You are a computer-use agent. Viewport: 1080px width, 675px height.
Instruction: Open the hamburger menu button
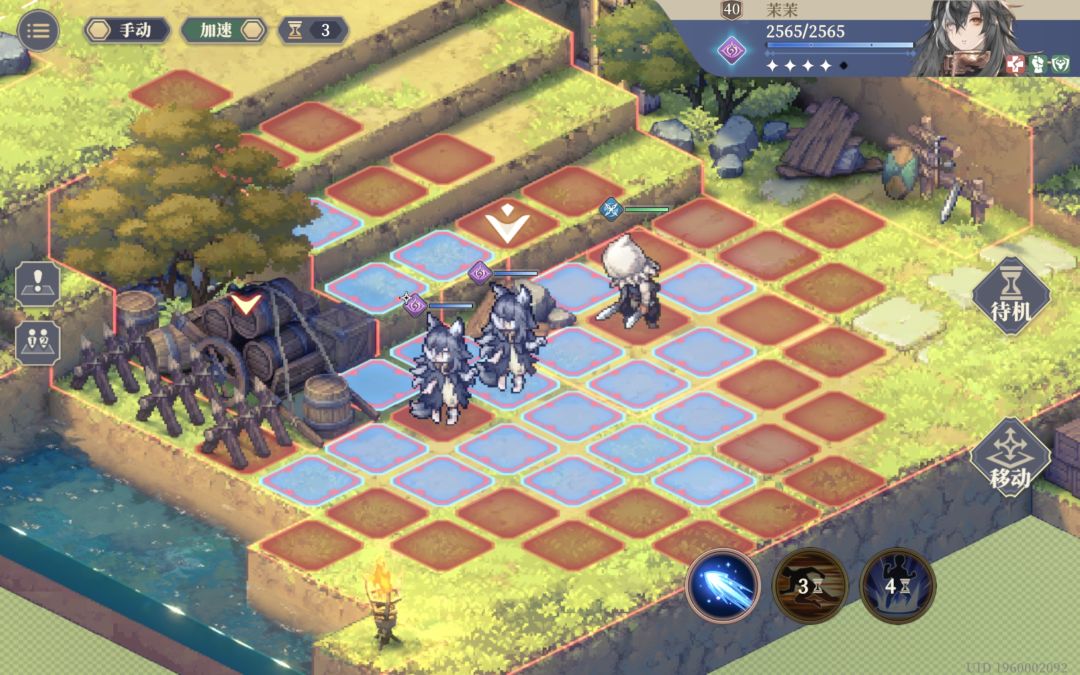tap(38, 30)
